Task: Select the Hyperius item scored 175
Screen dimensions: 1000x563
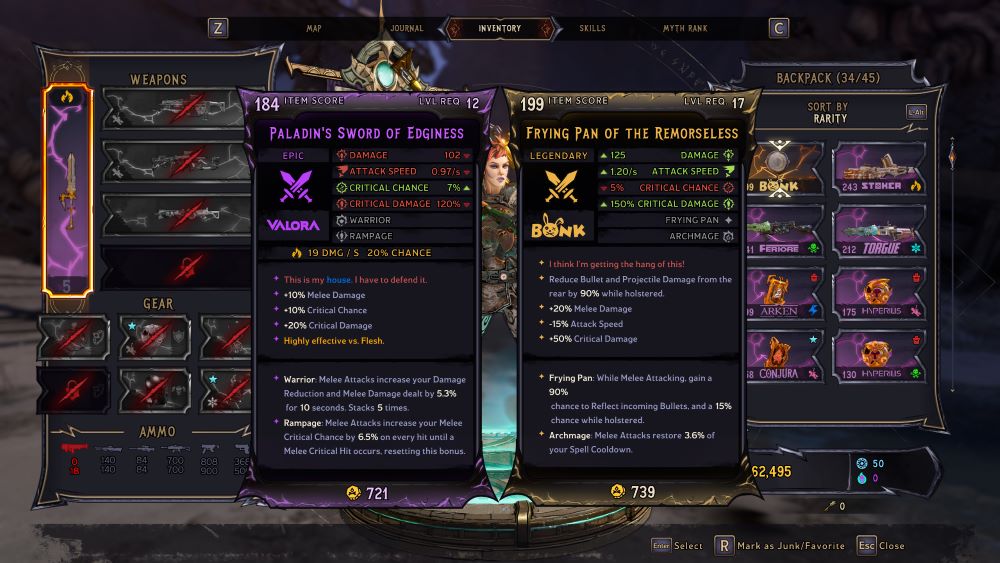Action: (875, 293)
